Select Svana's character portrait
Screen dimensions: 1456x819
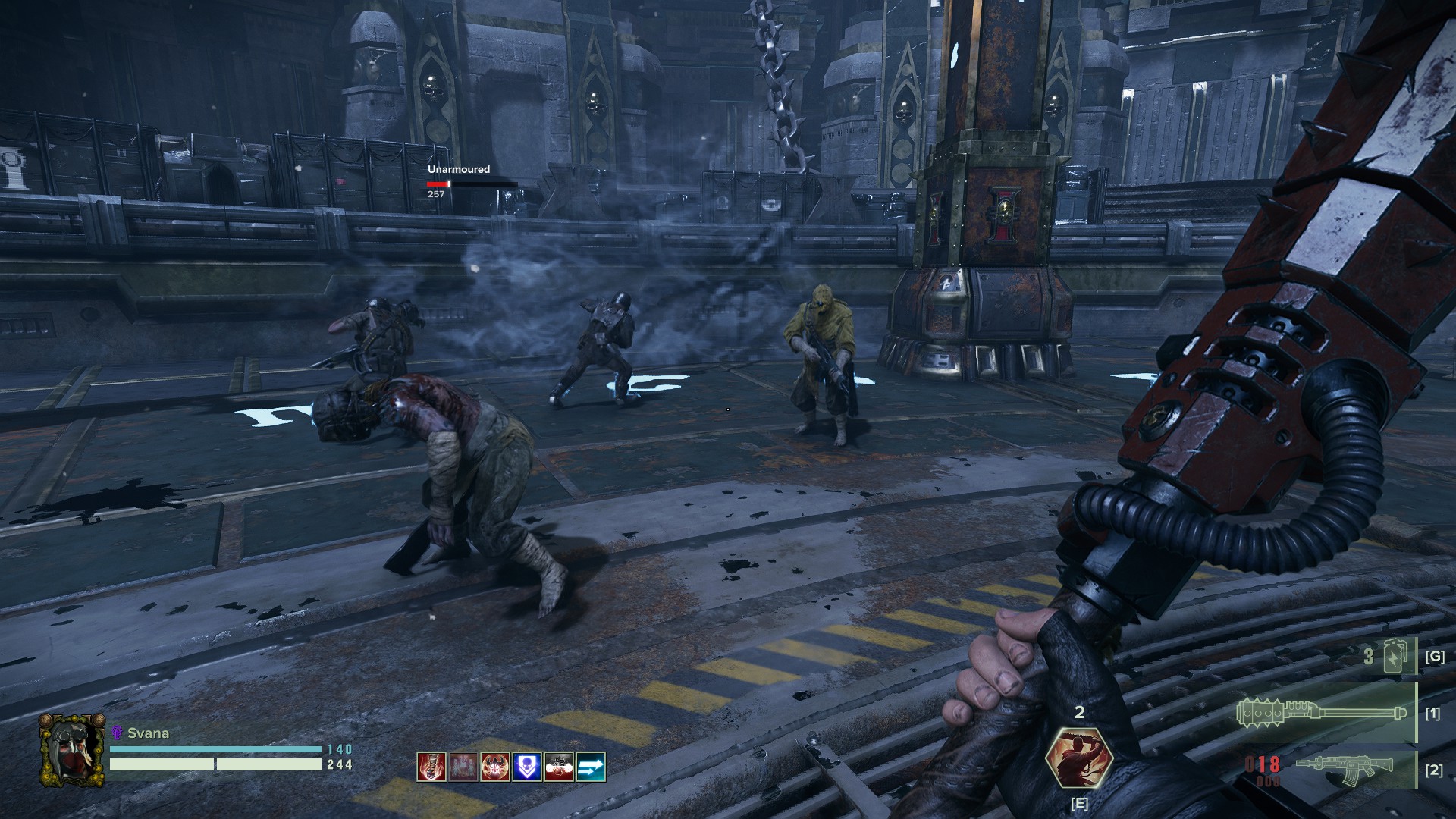(x=72, y=750)
